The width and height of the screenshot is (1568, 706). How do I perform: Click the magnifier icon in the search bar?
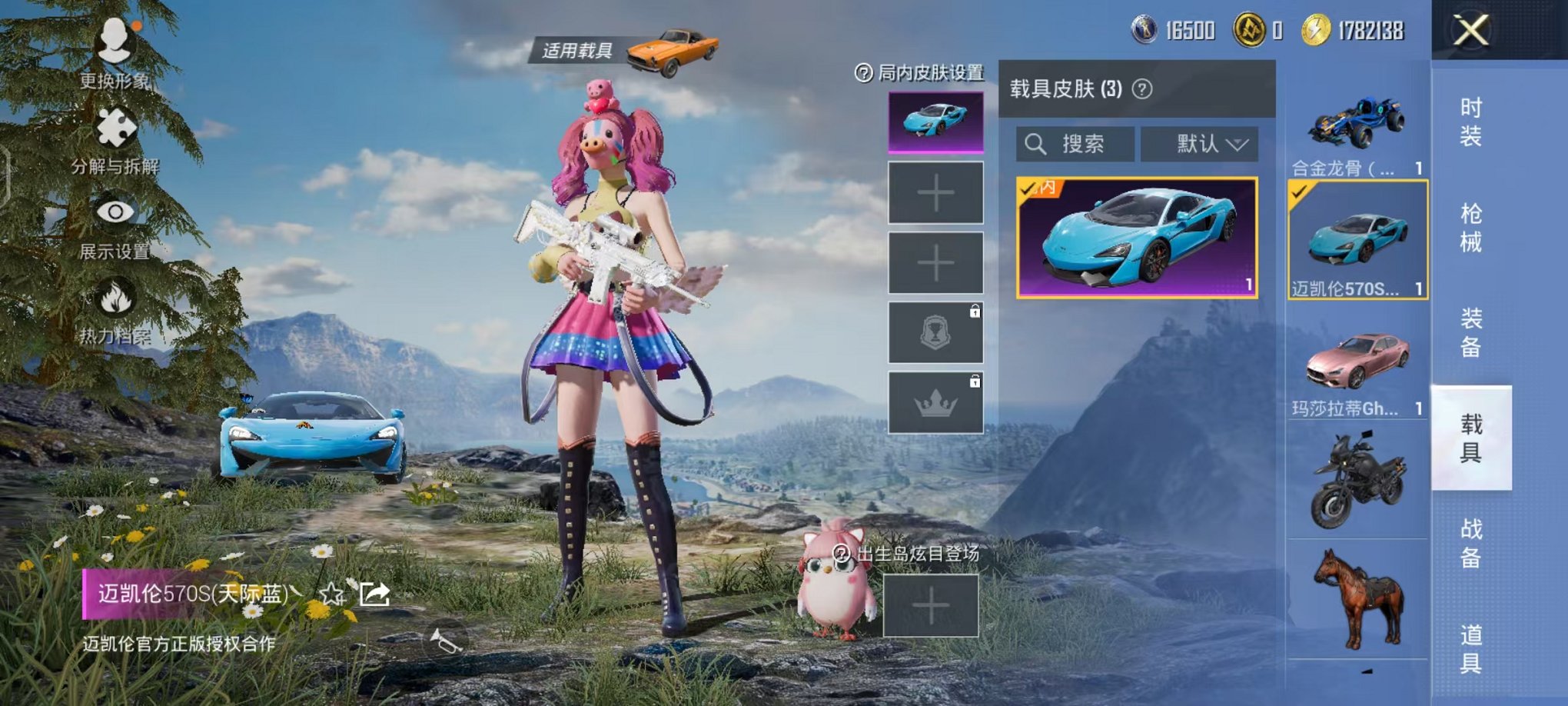pos(1037,145)
